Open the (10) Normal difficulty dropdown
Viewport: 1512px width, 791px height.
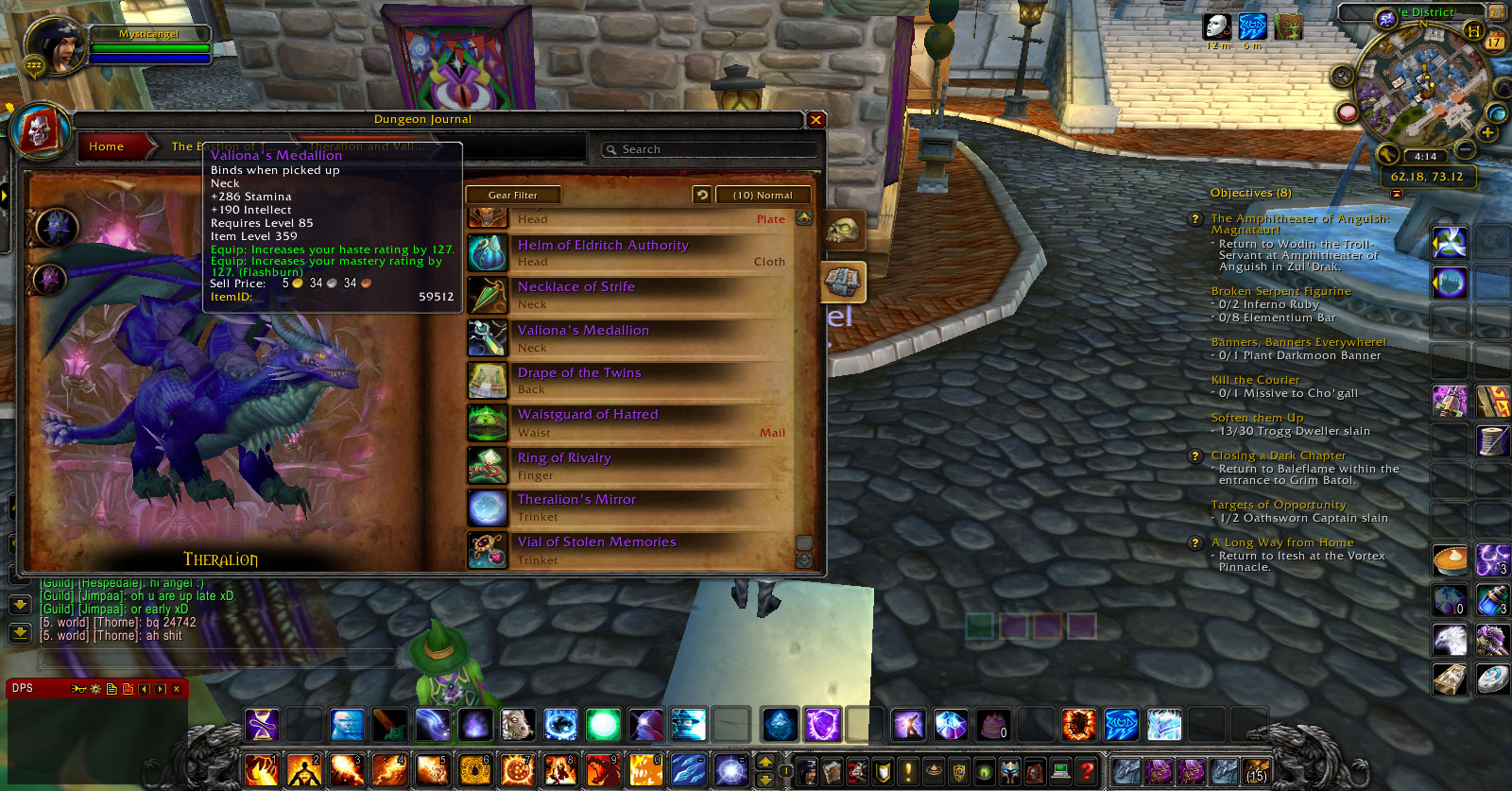pos(764,194)
